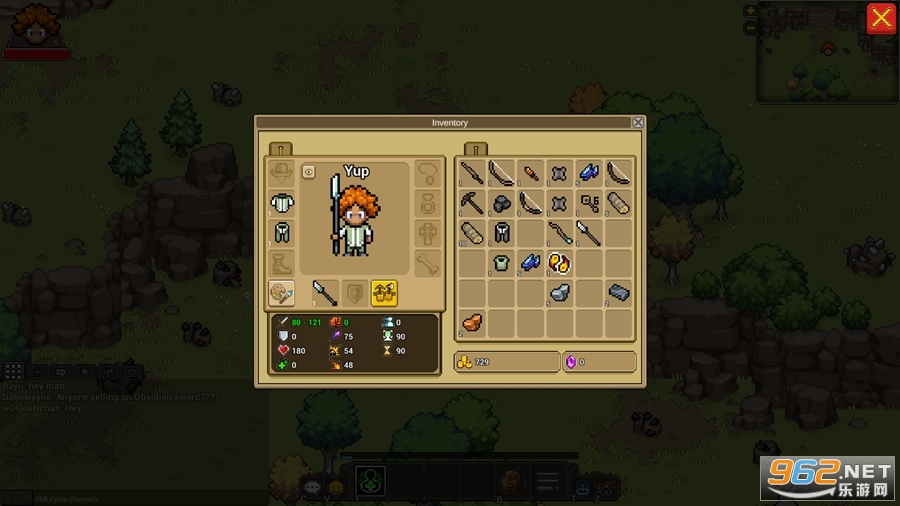
Task: Close the Inventory window
Action: (638, 123)
